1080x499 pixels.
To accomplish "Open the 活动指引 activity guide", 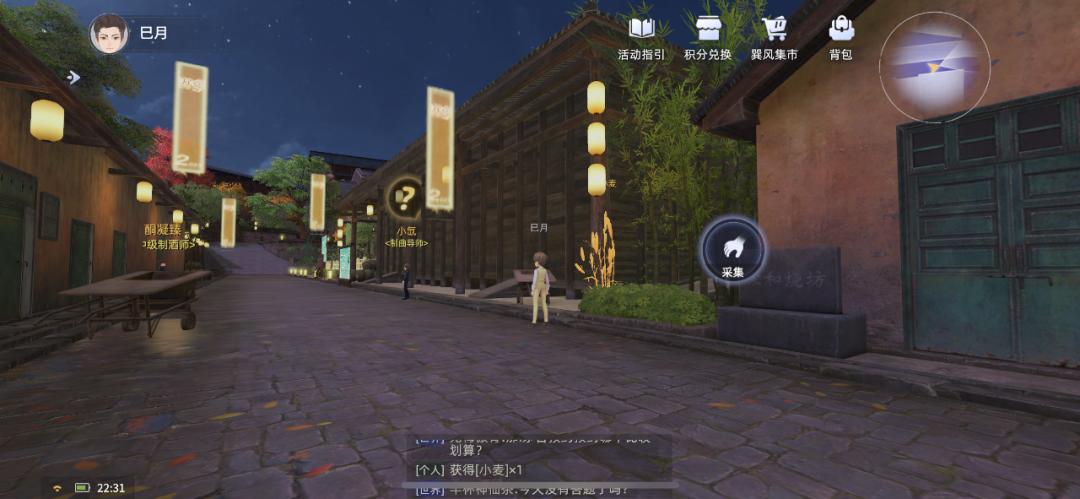I will (x=641, y=37).
